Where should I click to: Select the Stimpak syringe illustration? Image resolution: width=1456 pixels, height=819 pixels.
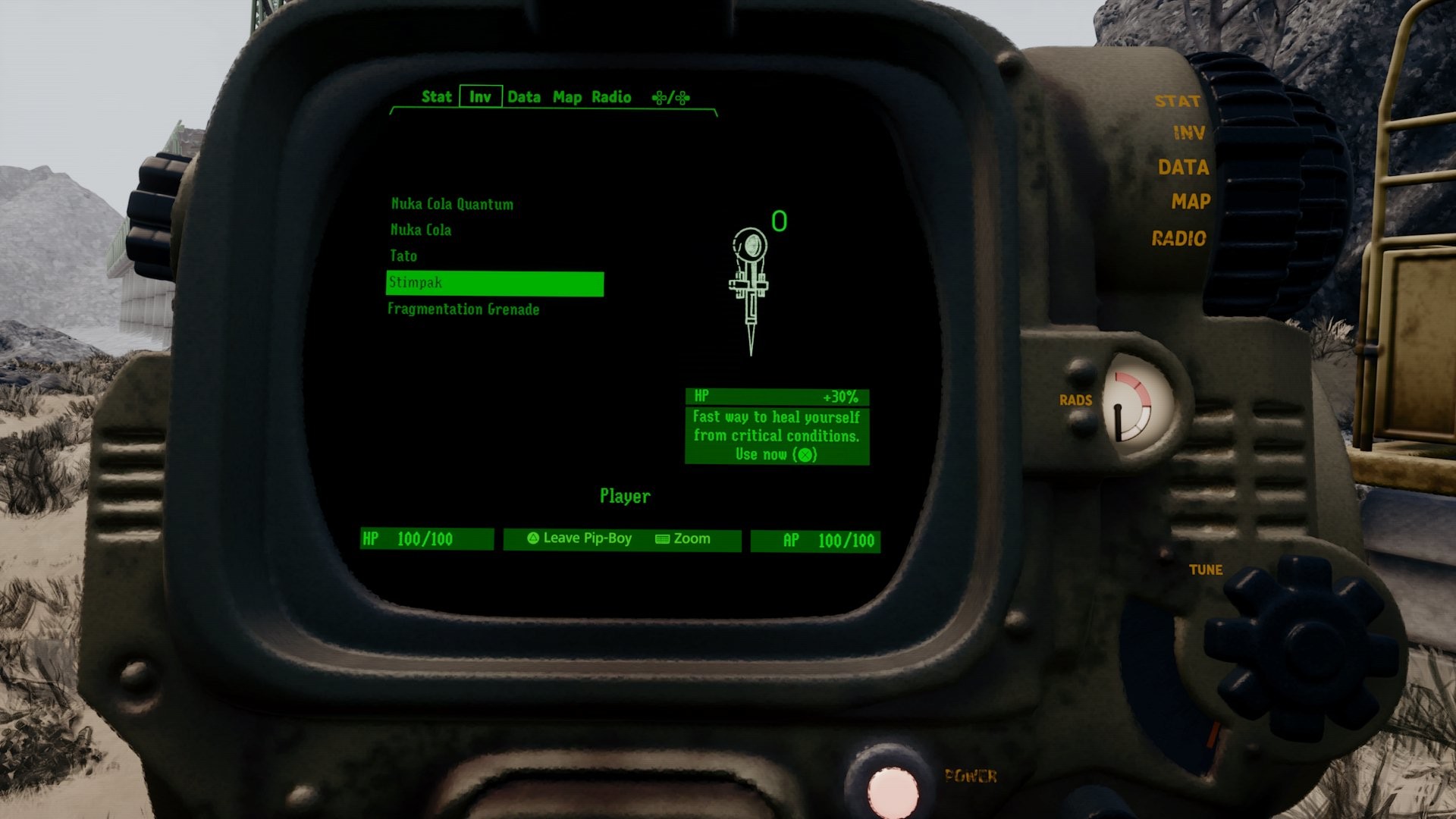749,288
